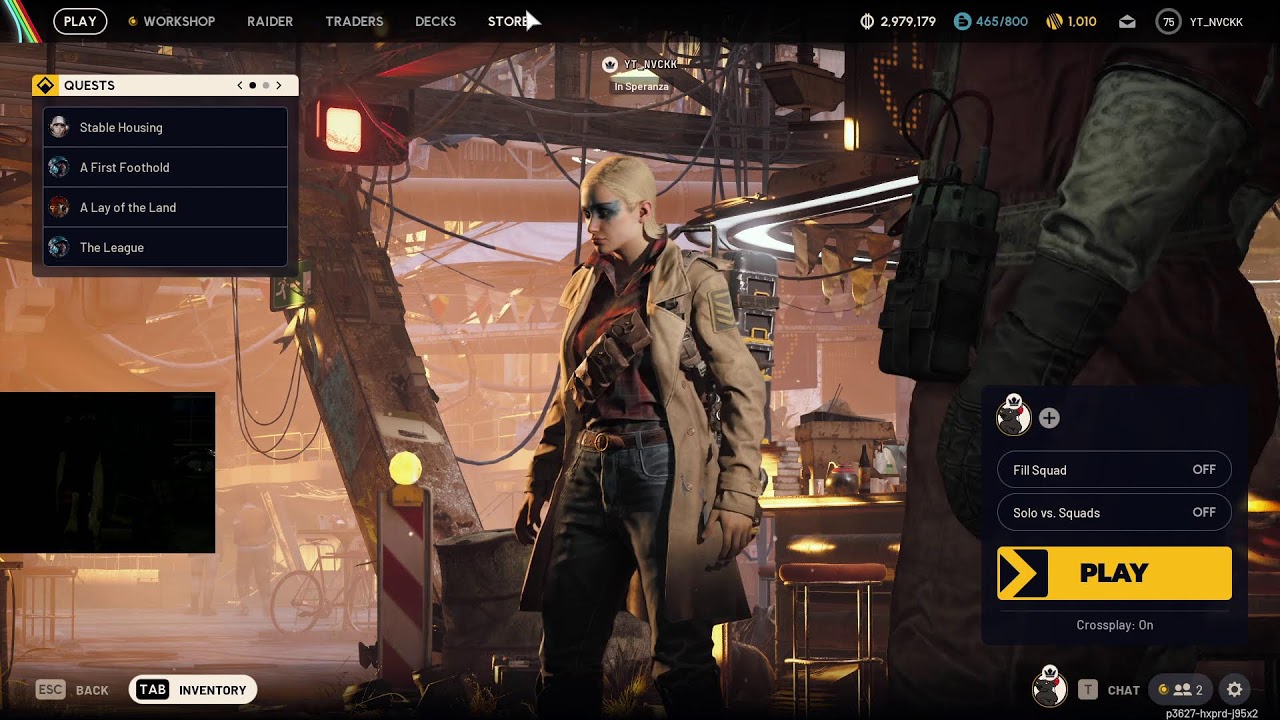Choose The League quest entry
Image resolution: width=1280 pixels, height=720 pixels.
click(165, 247)
